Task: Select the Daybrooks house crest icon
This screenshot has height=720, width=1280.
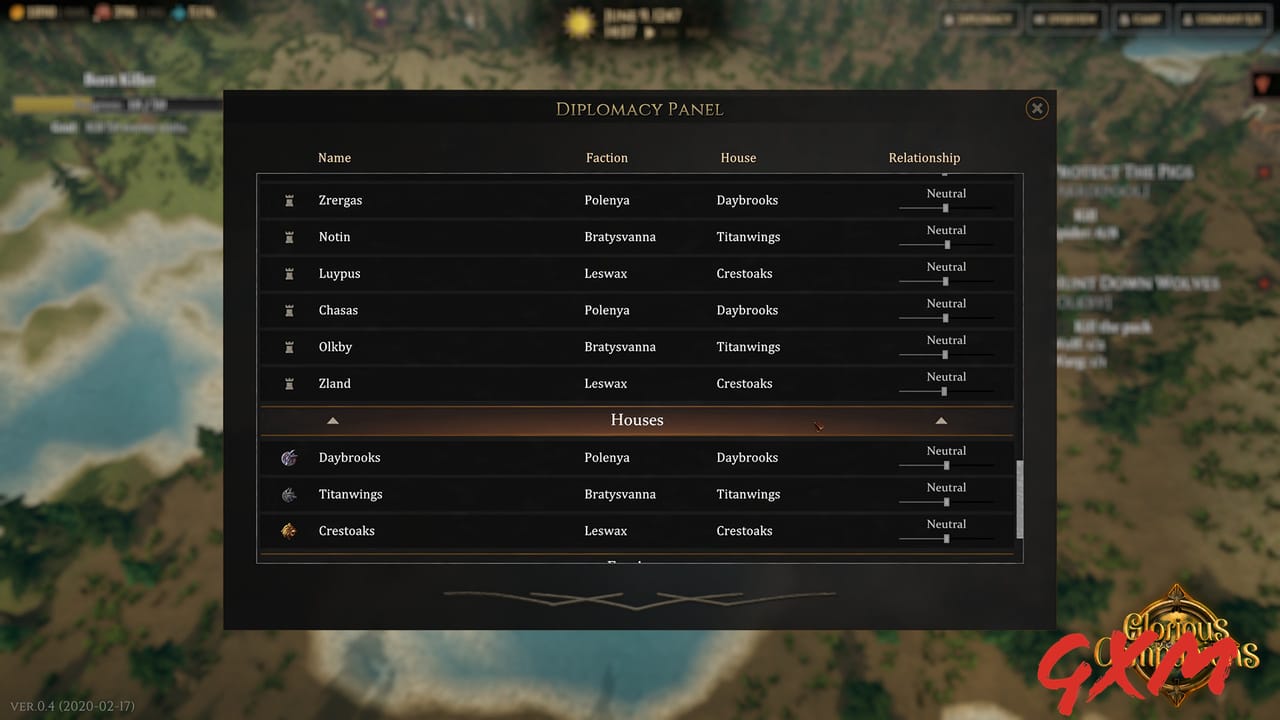Action: click(289, 457)
